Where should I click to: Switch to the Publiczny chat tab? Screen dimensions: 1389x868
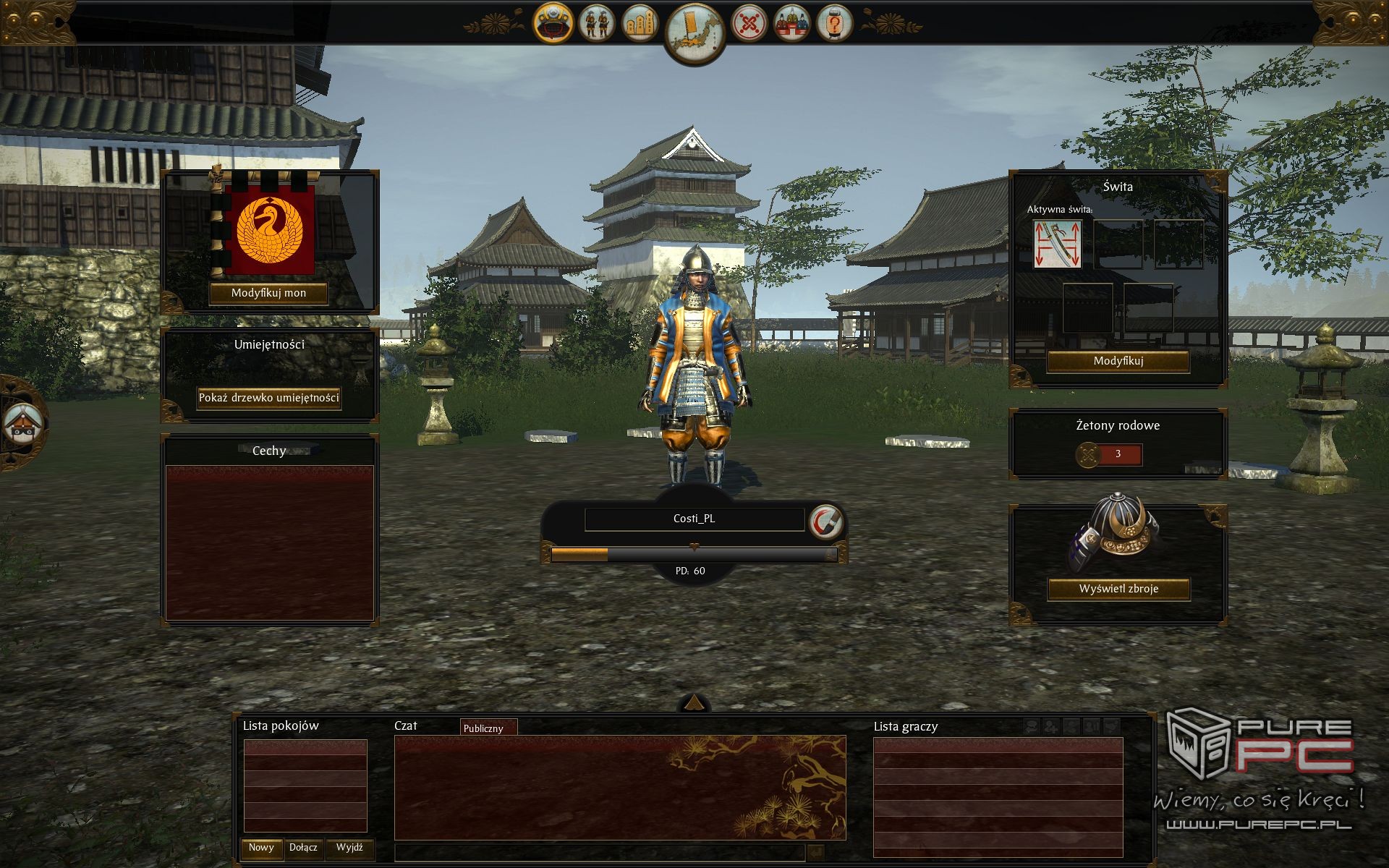[483, 728]
